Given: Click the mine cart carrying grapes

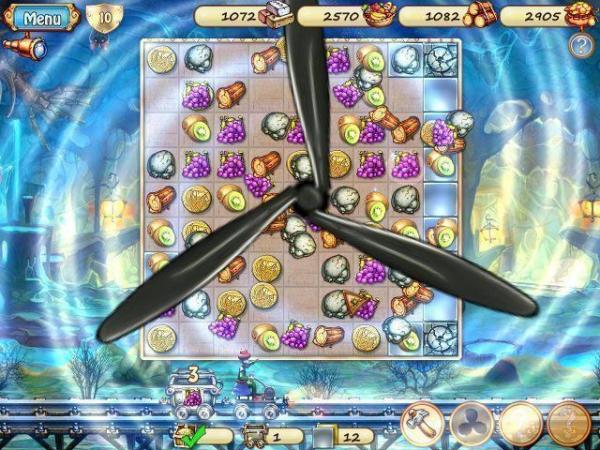Looking at the screenshot, I should coord(192,397).
